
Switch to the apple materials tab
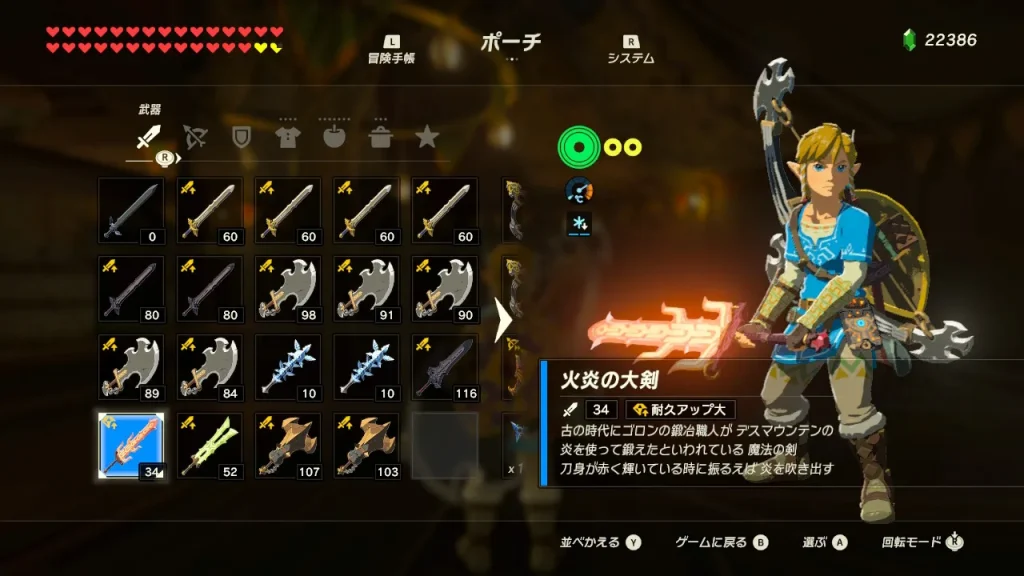click(x=334, y=137)
